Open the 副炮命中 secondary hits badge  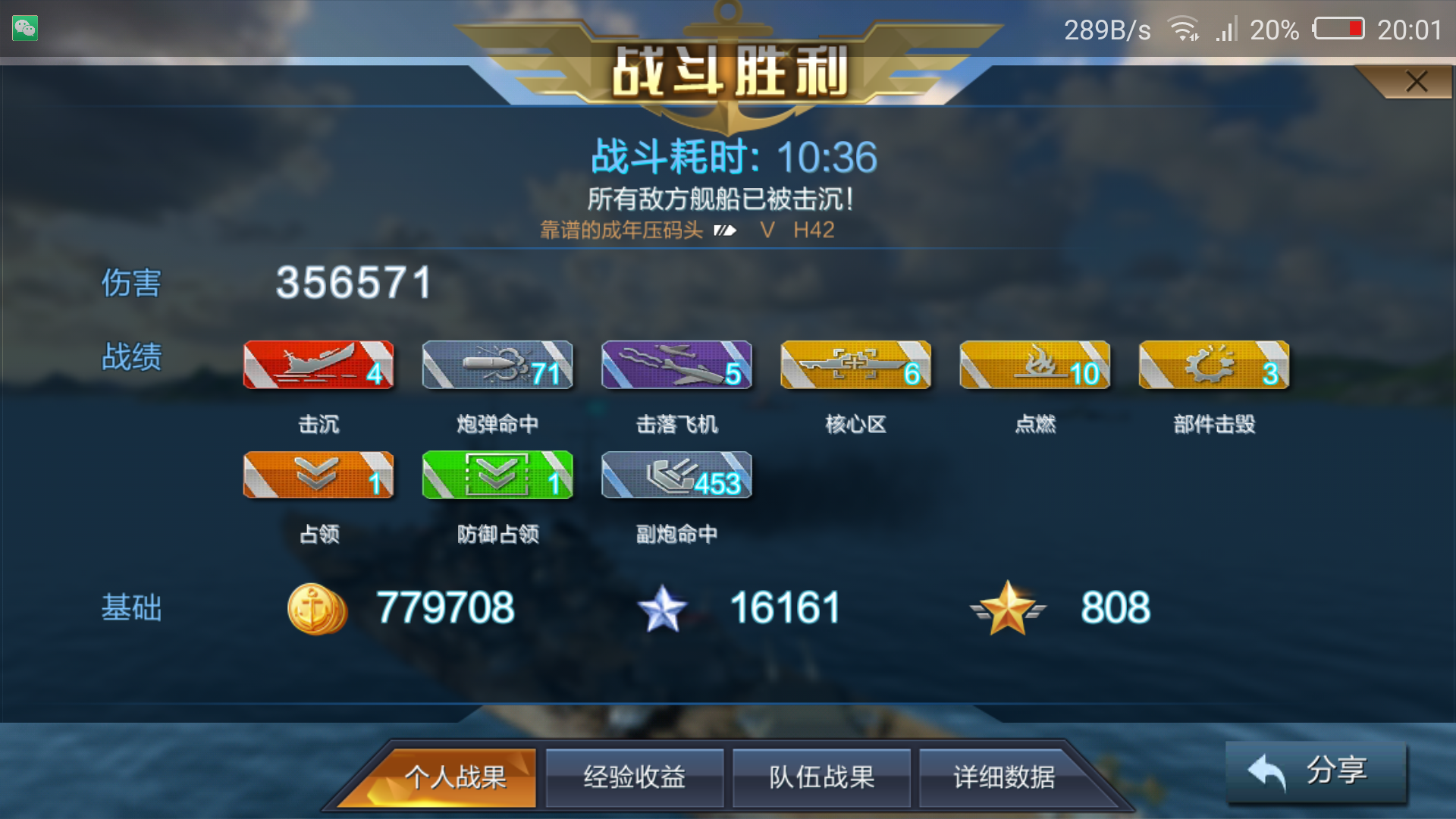click(676, 475)
